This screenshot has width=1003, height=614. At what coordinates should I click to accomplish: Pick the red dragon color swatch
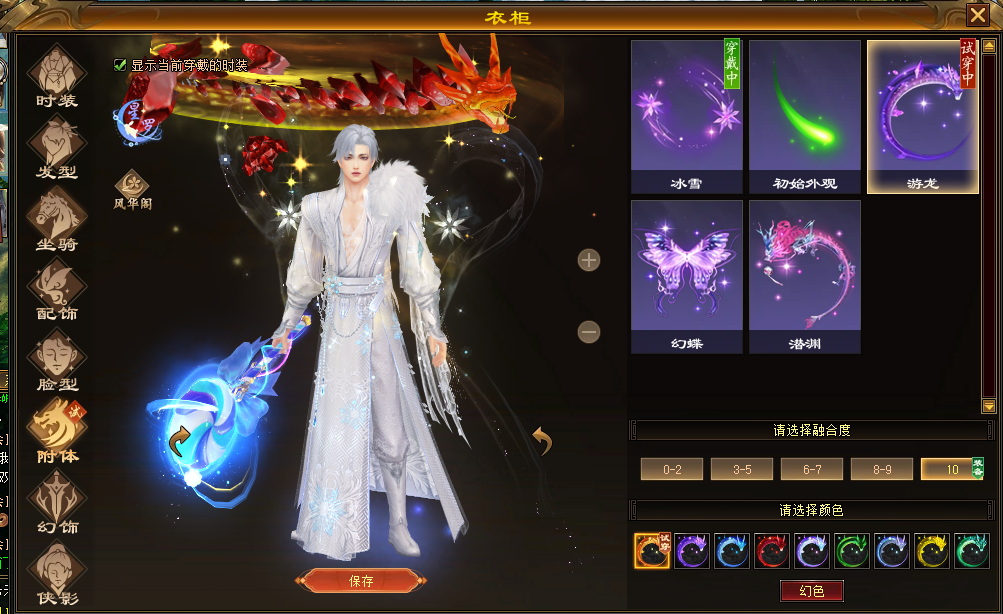click(x=772, y=551)
